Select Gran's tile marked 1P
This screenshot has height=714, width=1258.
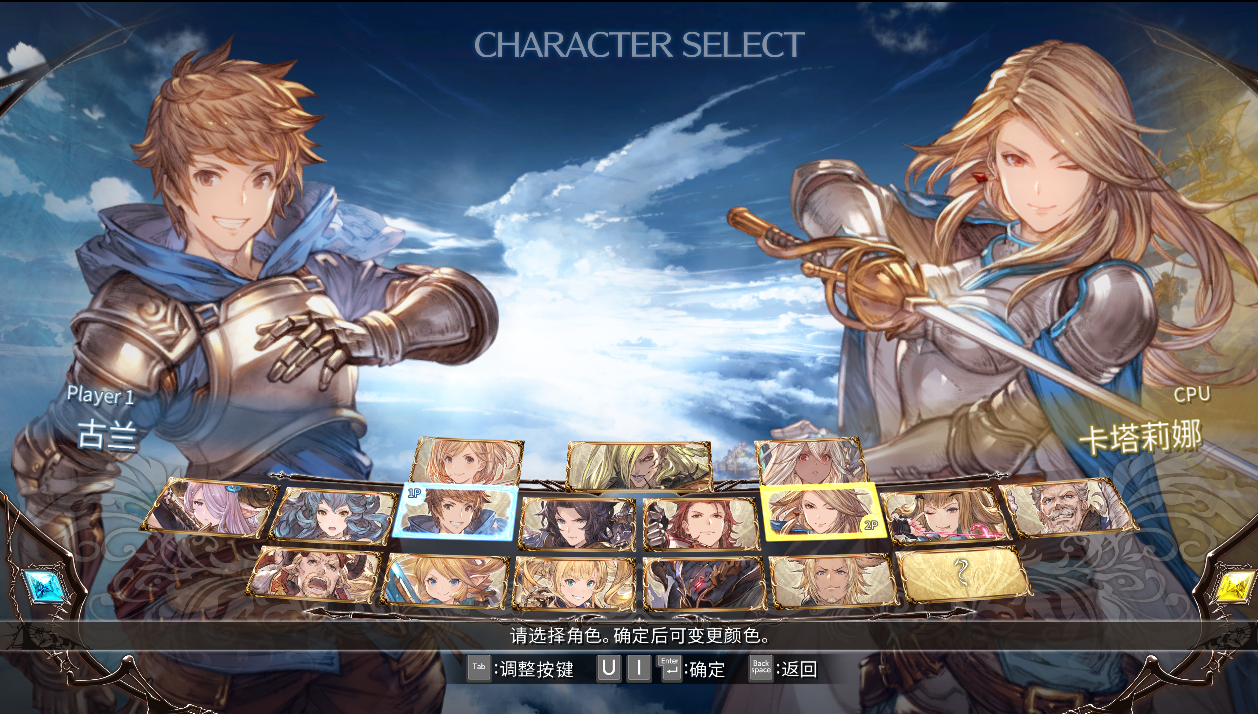[x=456, y=511]
